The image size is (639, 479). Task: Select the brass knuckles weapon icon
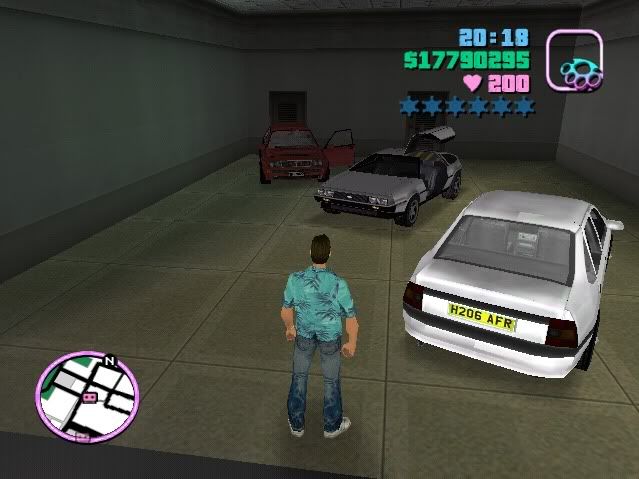coord(574,62)
